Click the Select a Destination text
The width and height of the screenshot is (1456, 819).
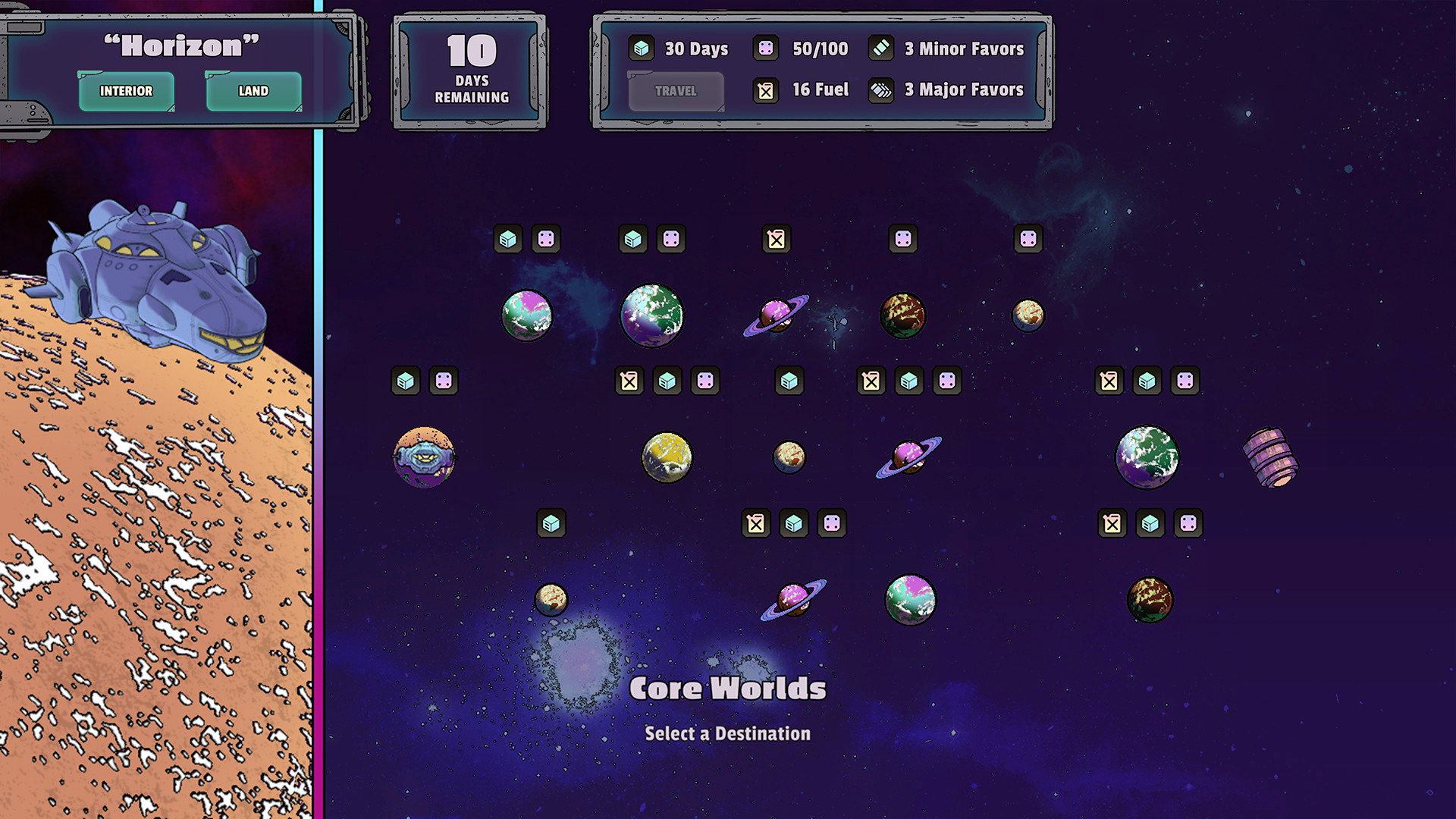[727, 733]
